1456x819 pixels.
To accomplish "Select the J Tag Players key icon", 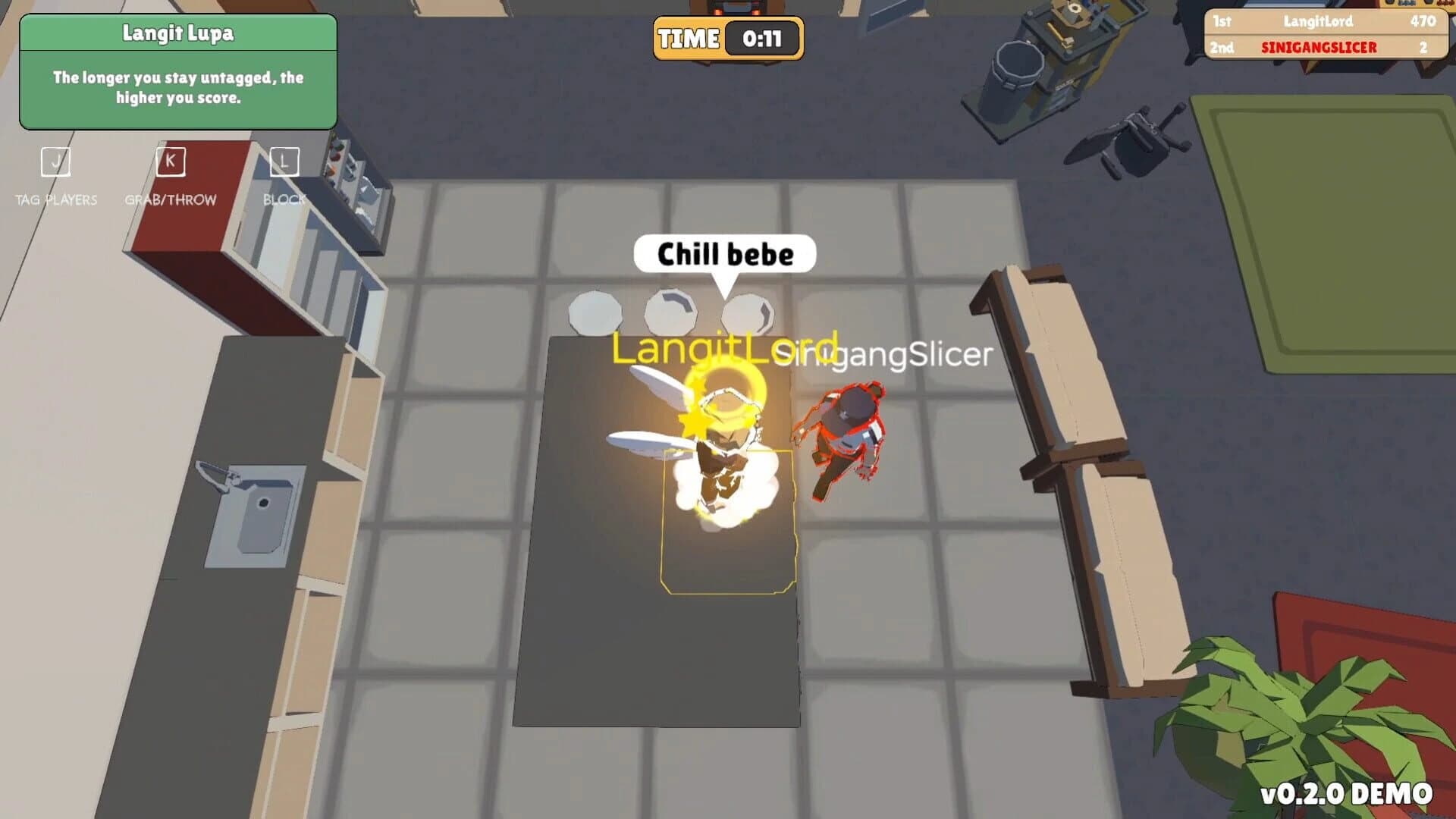I will [x=55, y=161].
